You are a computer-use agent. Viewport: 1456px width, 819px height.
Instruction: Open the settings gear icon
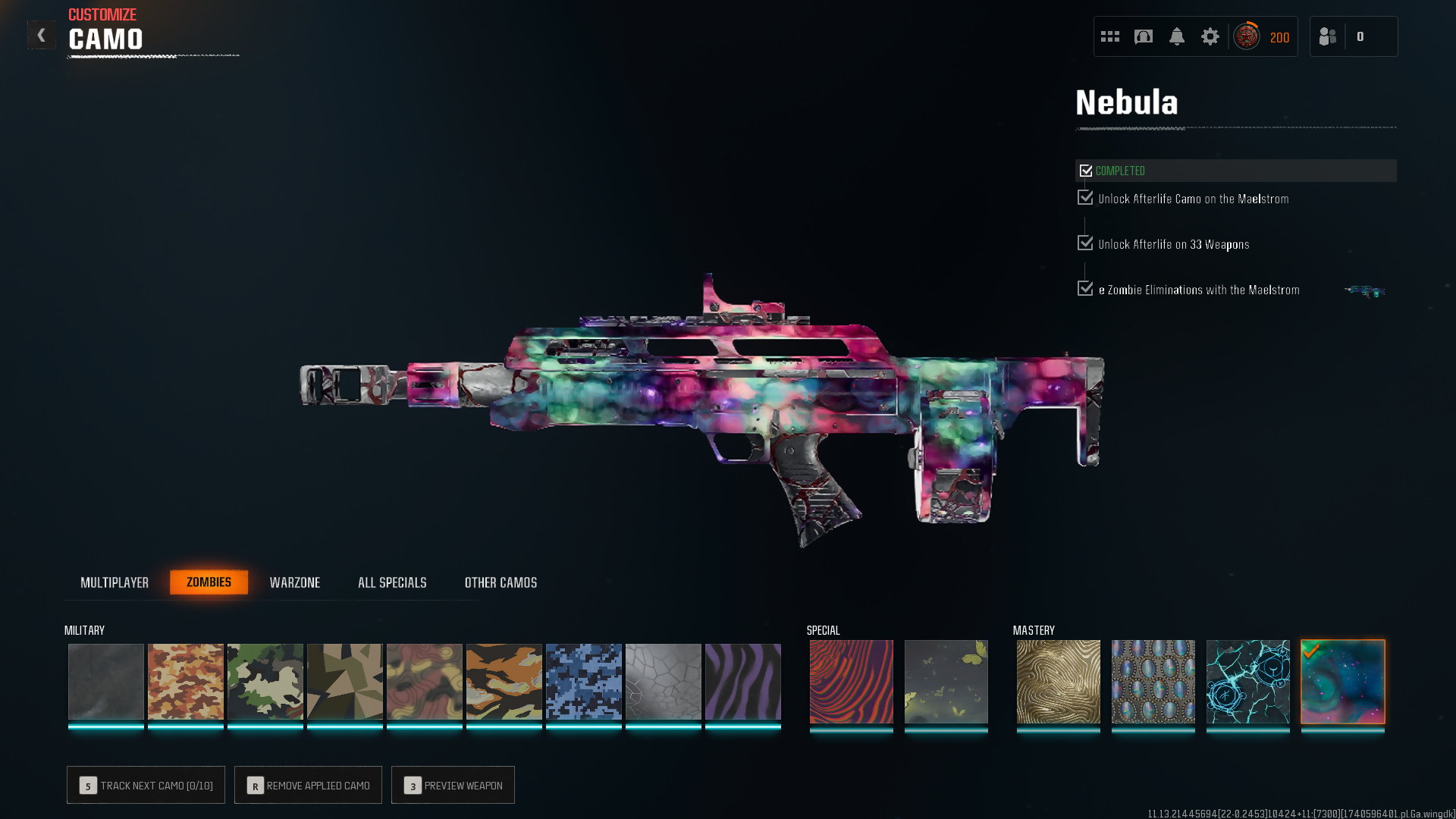point(1210,36)
